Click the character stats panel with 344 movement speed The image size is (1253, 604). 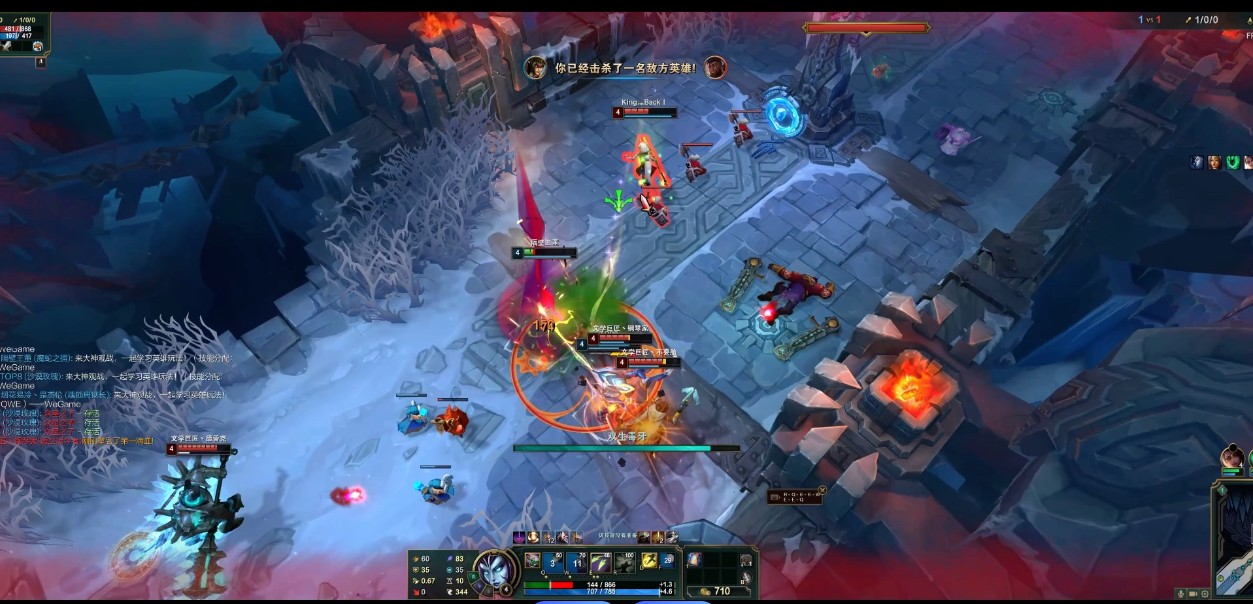439,575
